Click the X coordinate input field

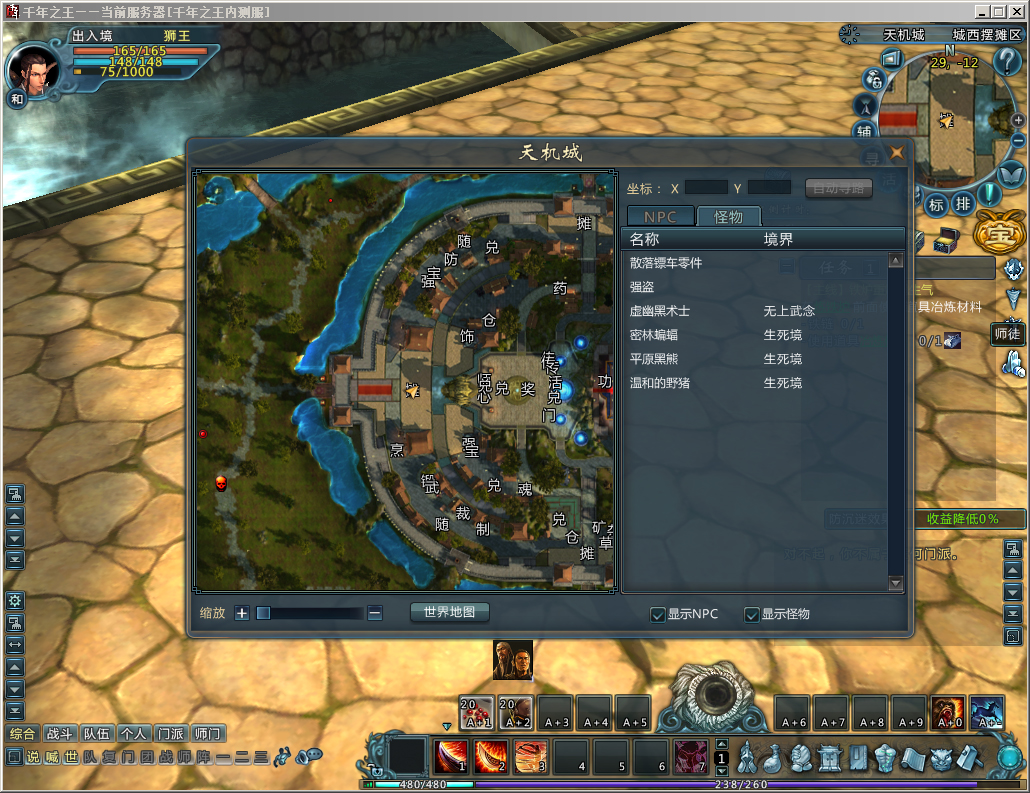click(706, 187)
